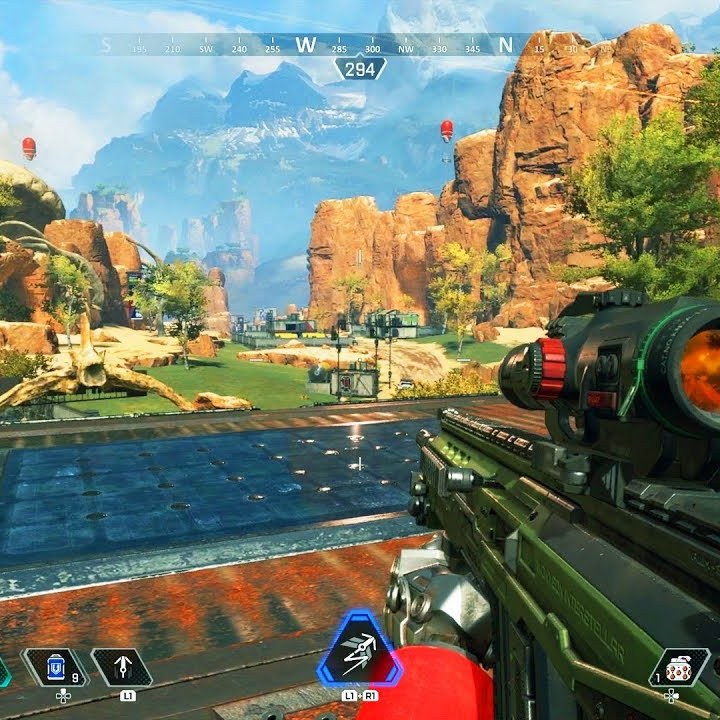Trigger the blue hexagonal ultimate ability
The width and height of the screenshot is (720, 720).
[x=359, y=651]
